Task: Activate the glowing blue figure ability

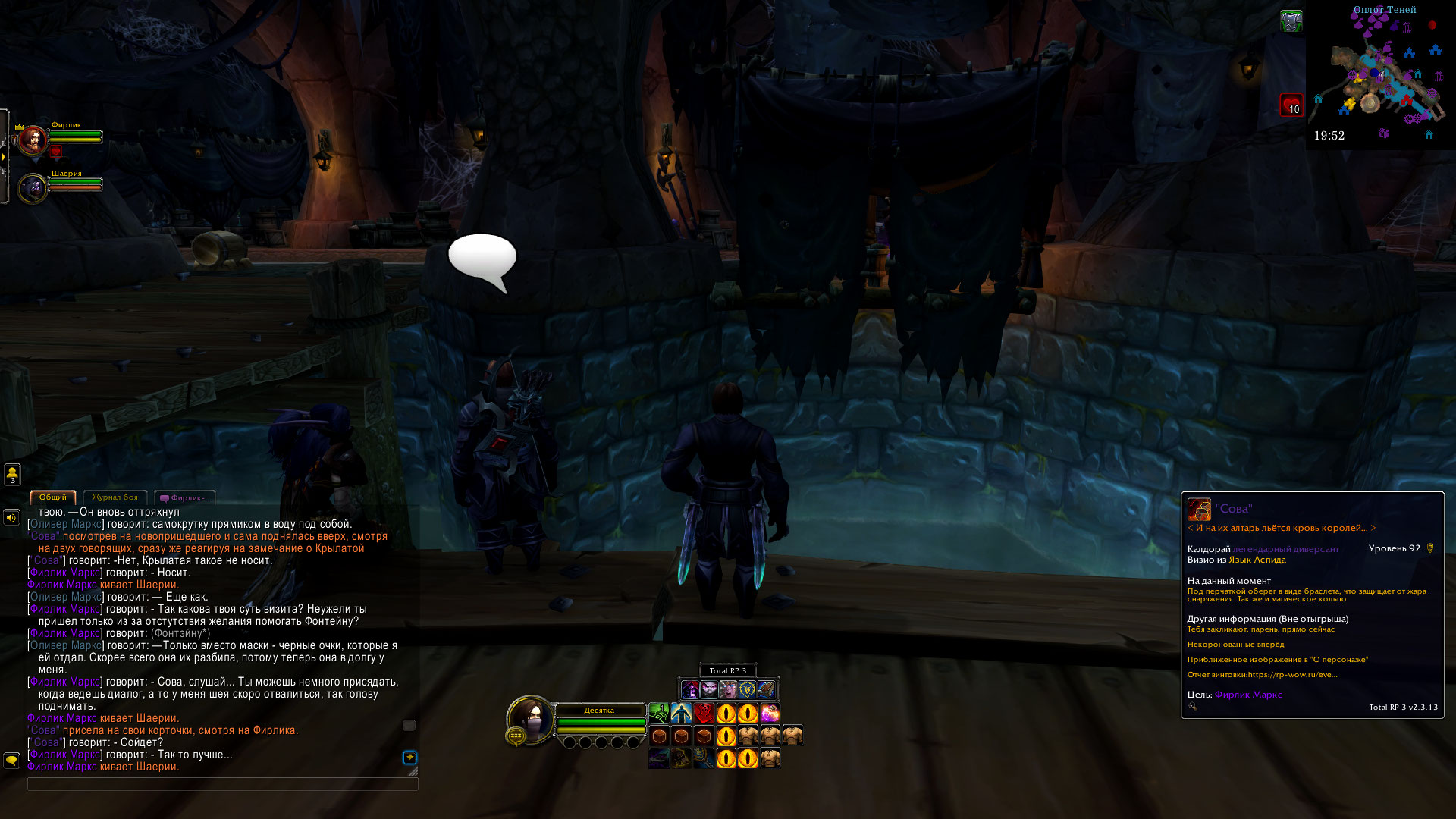Action: tap(681, 713)
